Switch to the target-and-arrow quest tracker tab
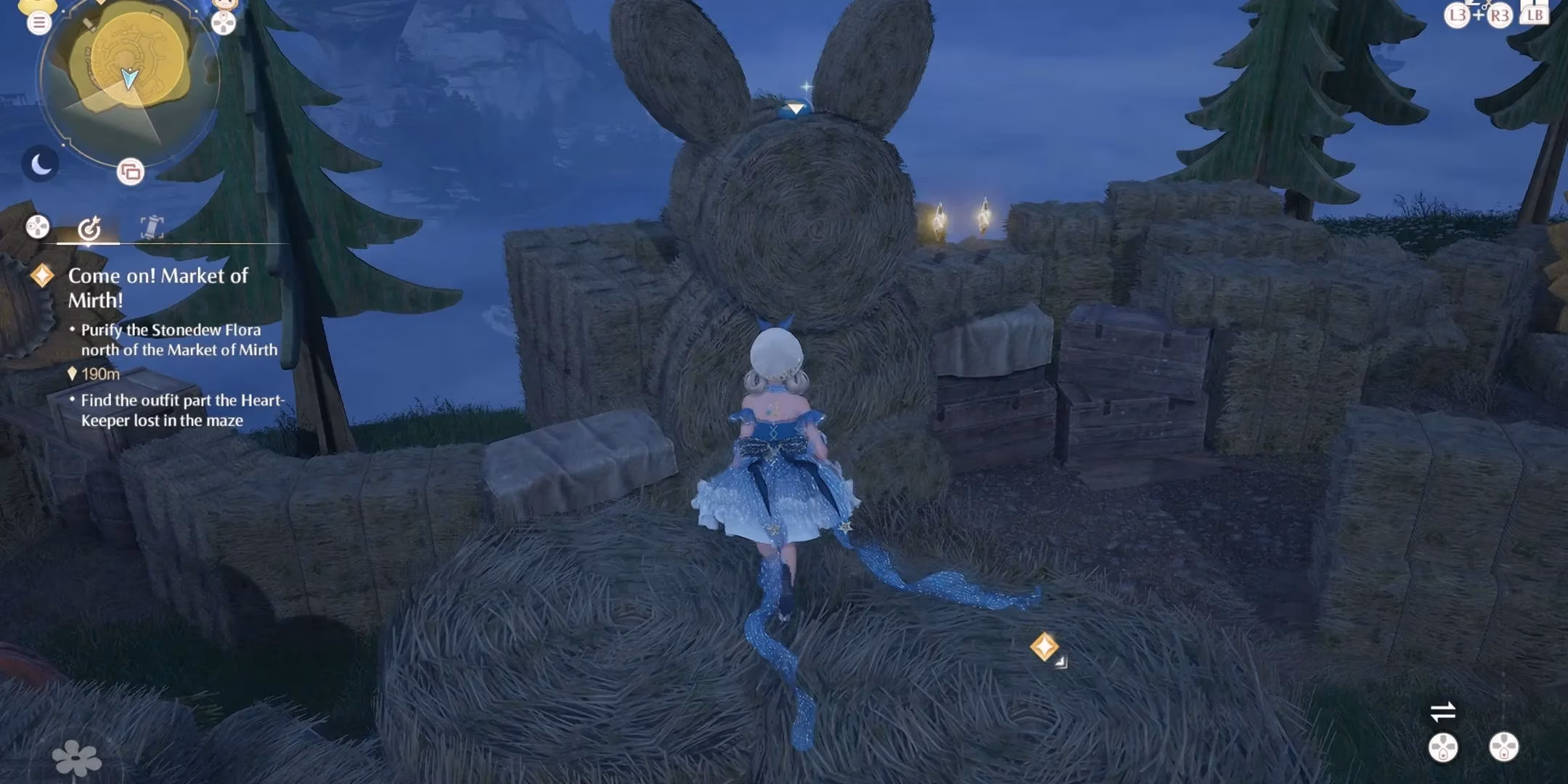 pos(89,228)
